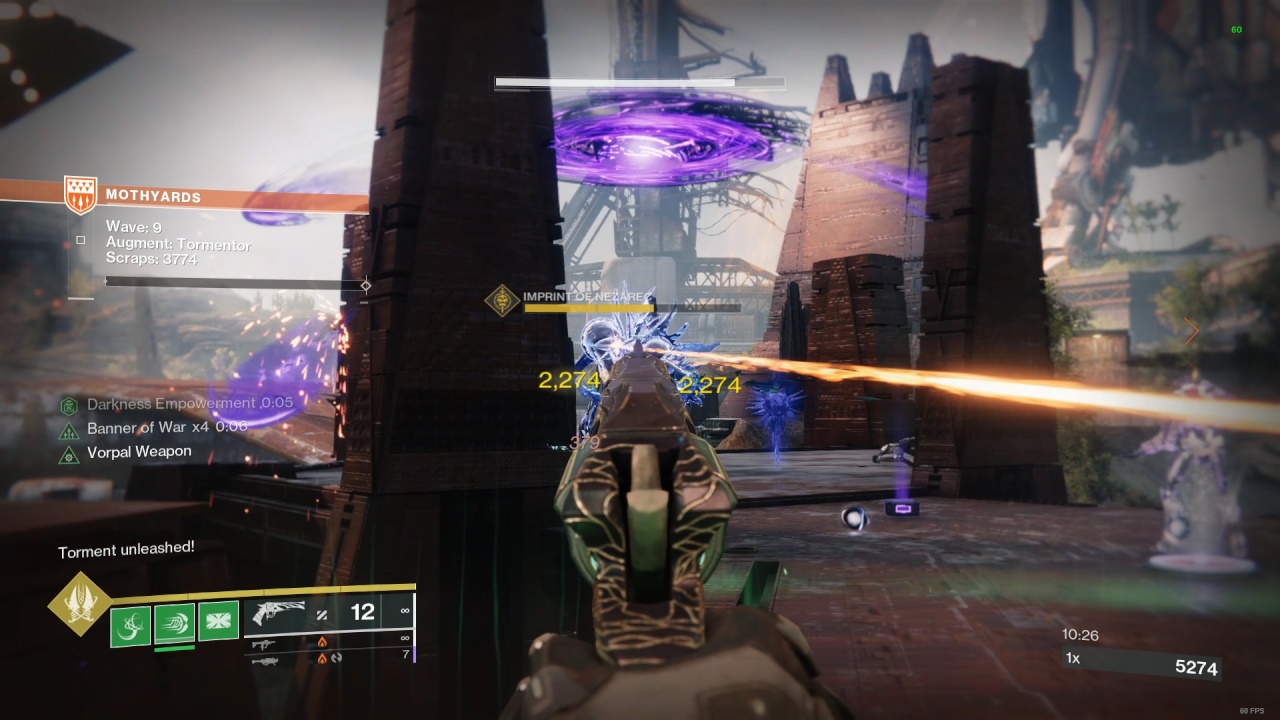Viewport: 1280px width, 720px height.
Task: Inspect the Banner of War buff icon
Action: pyautogui.click(x=69, y=430)
